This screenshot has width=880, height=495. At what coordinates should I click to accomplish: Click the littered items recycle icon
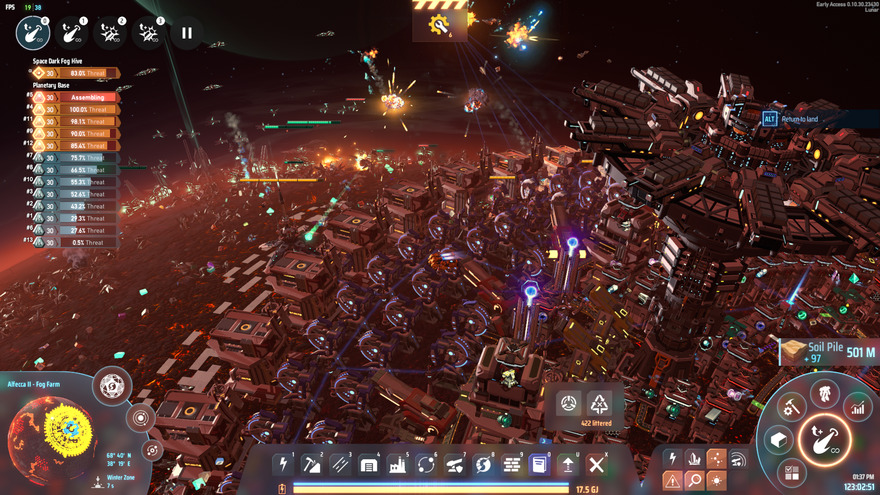pos(599,404)
